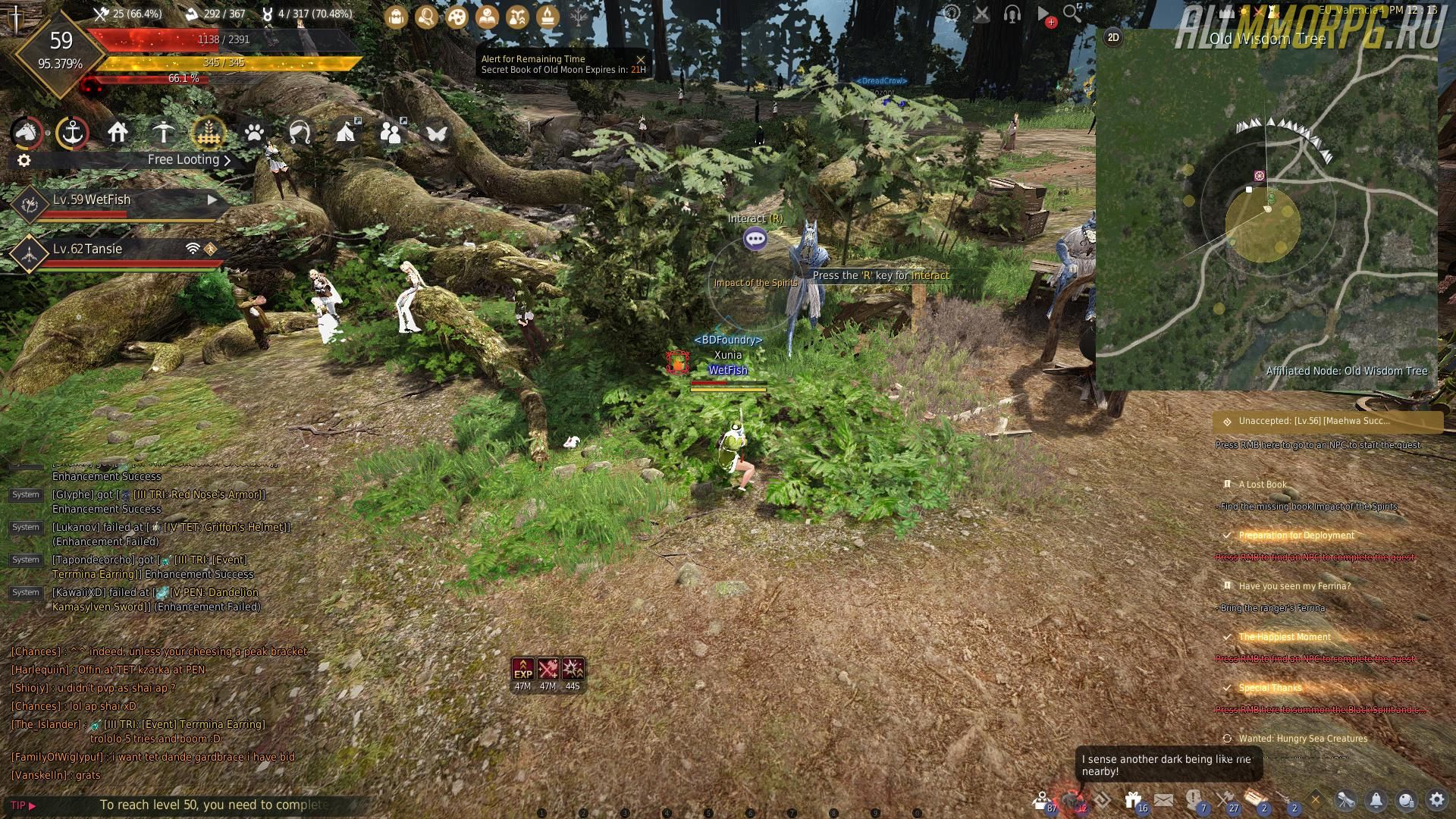Open the A Lost Book quest entry
Image resolution: width=1456 pixels, height=819 pixels.
[x=1263, y=485]
